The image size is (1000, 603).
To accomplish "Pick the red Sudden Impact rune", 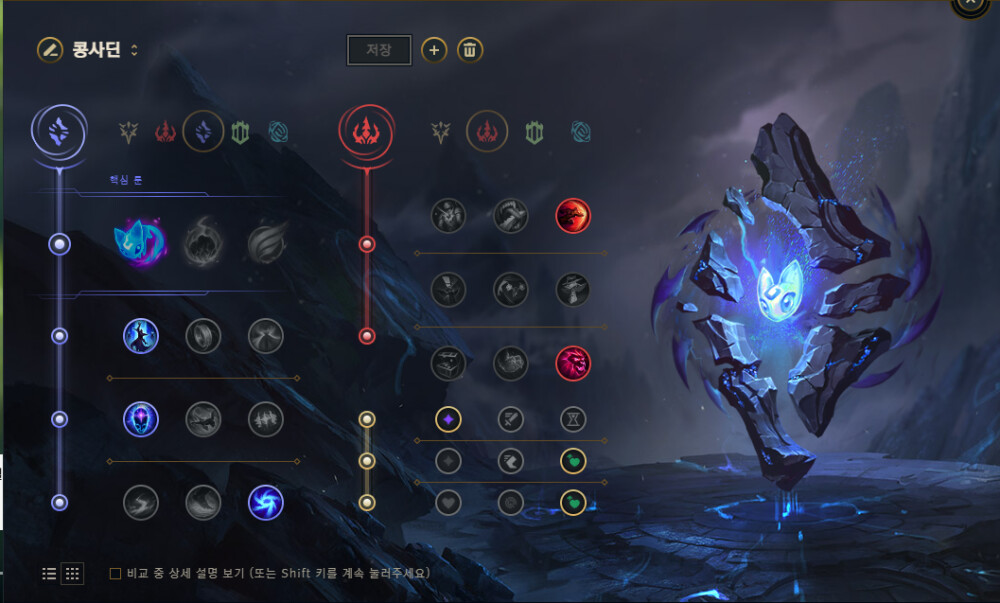I will (573, 215).
